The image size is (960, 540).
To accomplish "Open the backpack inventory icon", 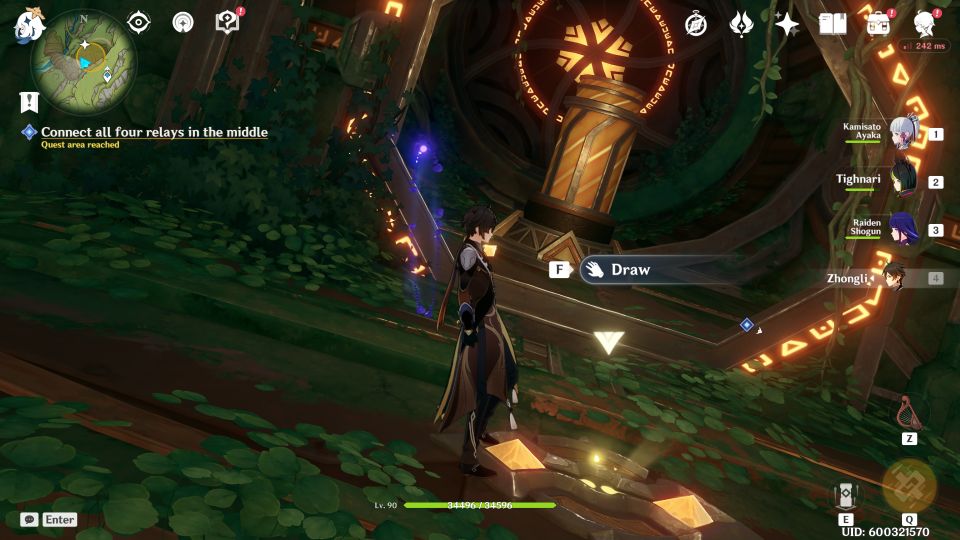I will point(878,24).
